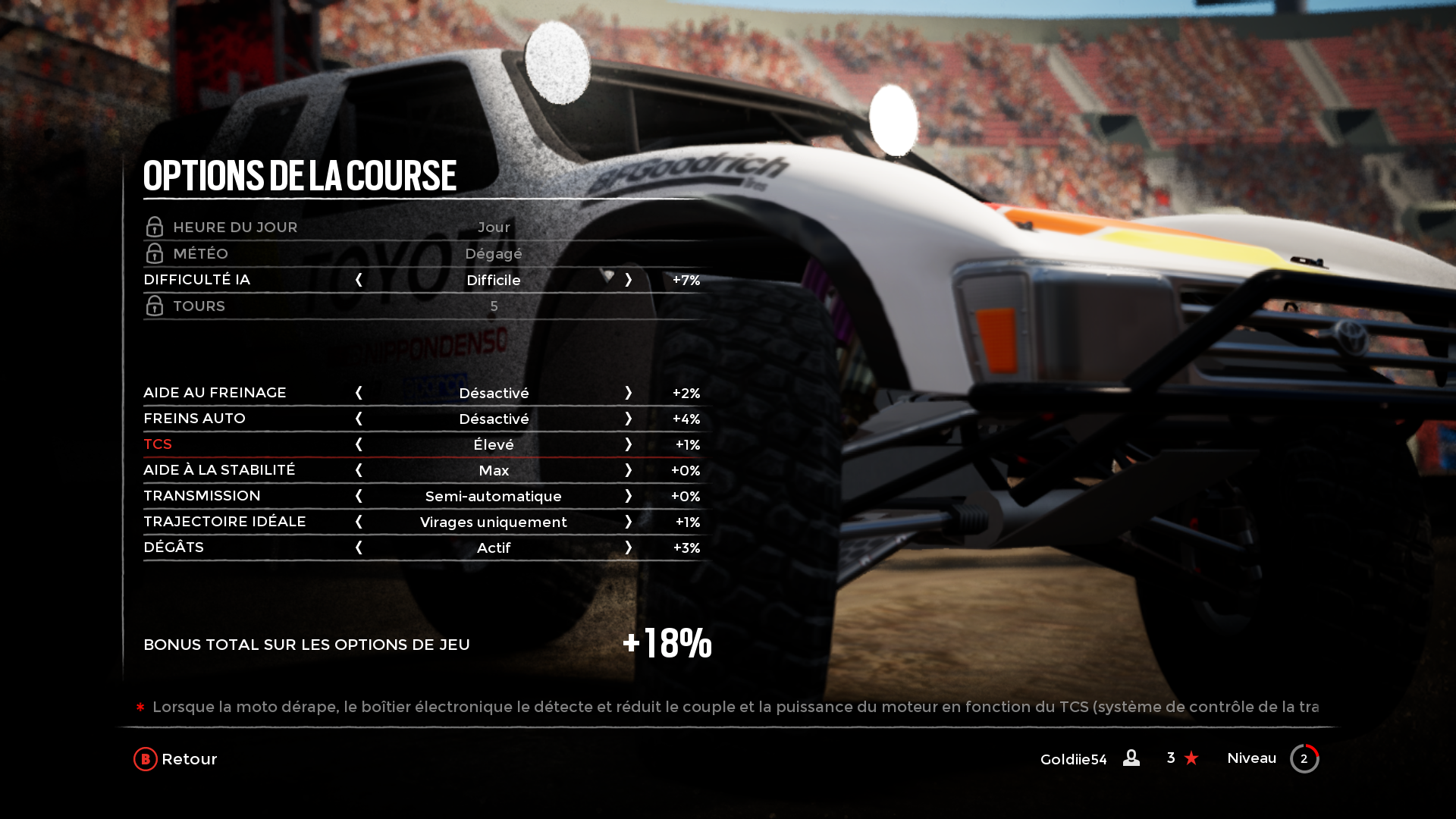1456x819 pixels.
Task: Cycle Trajectoire idéale with right arrow
Action: [629, 522]
